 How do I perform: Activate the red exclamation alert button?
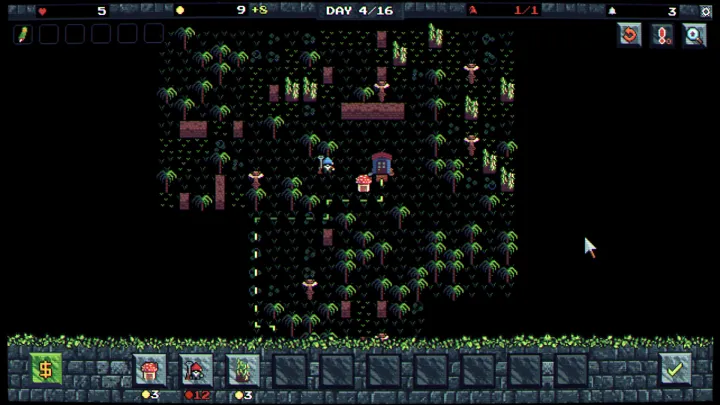click(x=661, y=35)
